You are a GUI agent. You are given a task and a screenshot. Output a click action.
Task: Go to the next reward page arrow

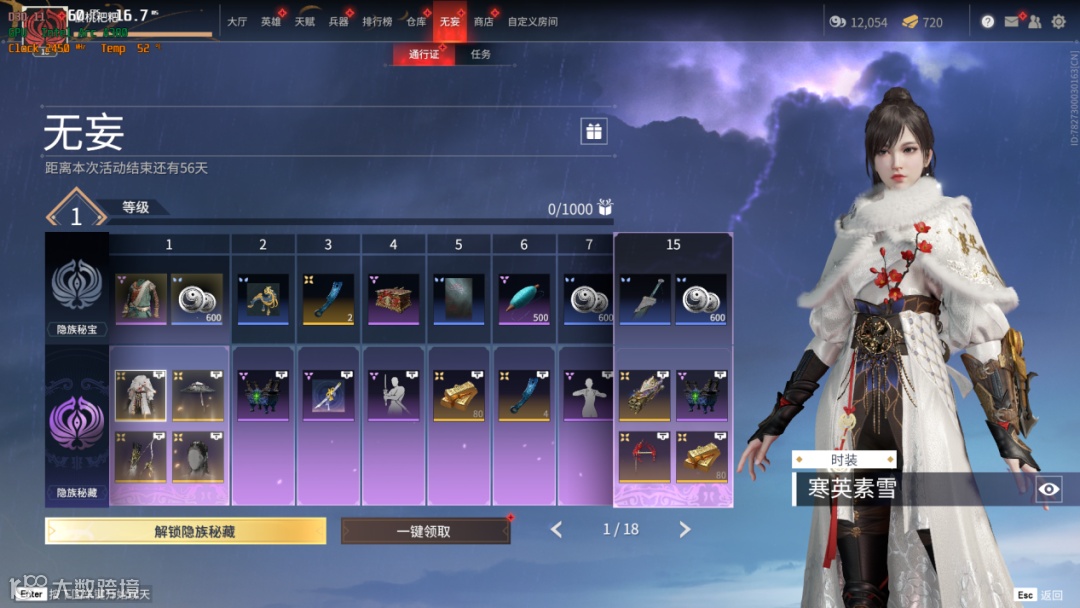tap(685, 530)
